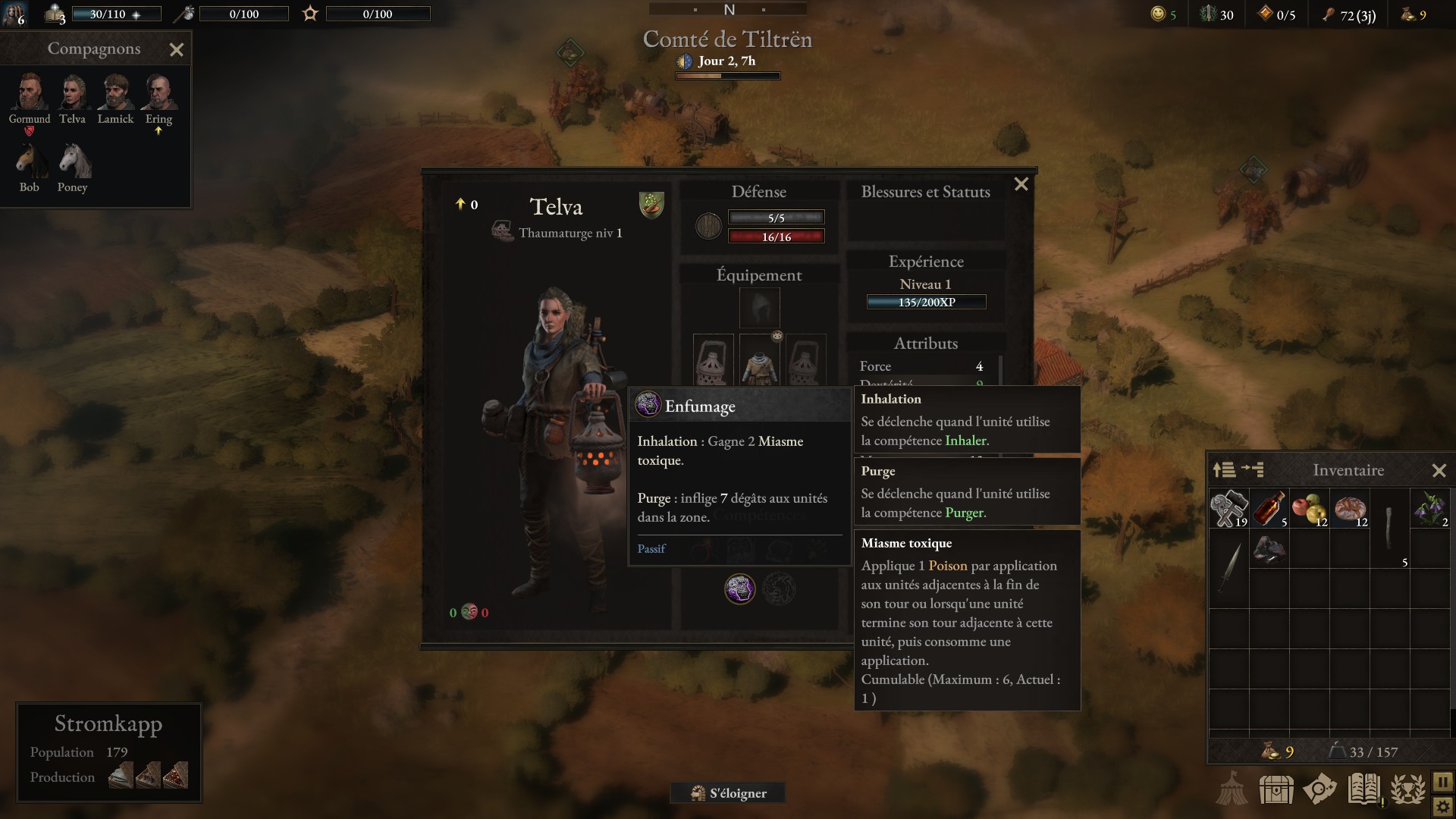Open the journal book icon
Screen dimensions: 1456x819
[1363, 789]
